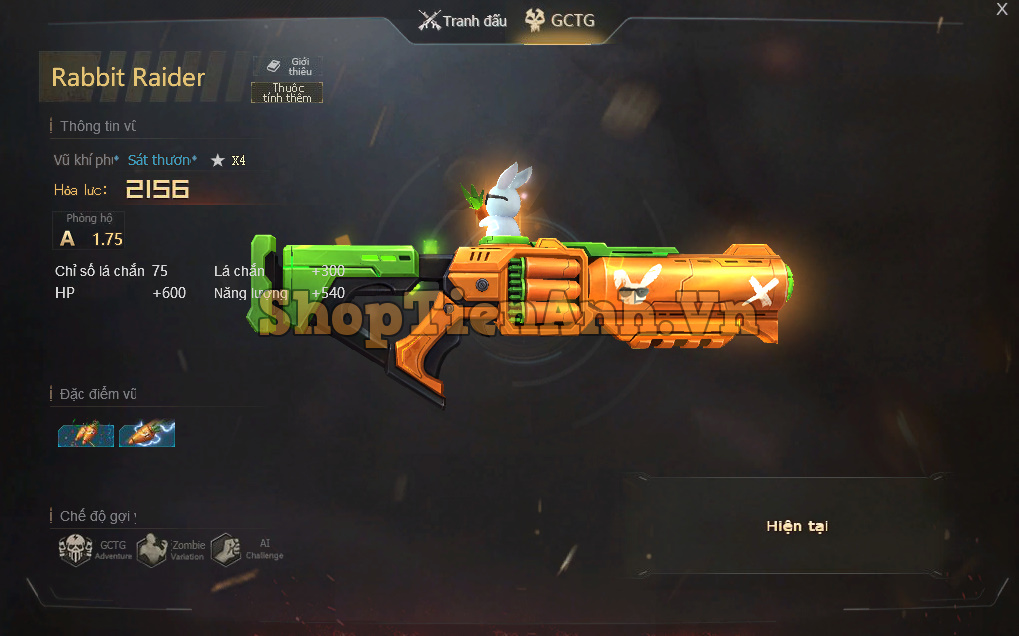The width and height of the screenshot is (1019, 636).
Task: Close the weapon detail window
Action: tap(1002, 9)
